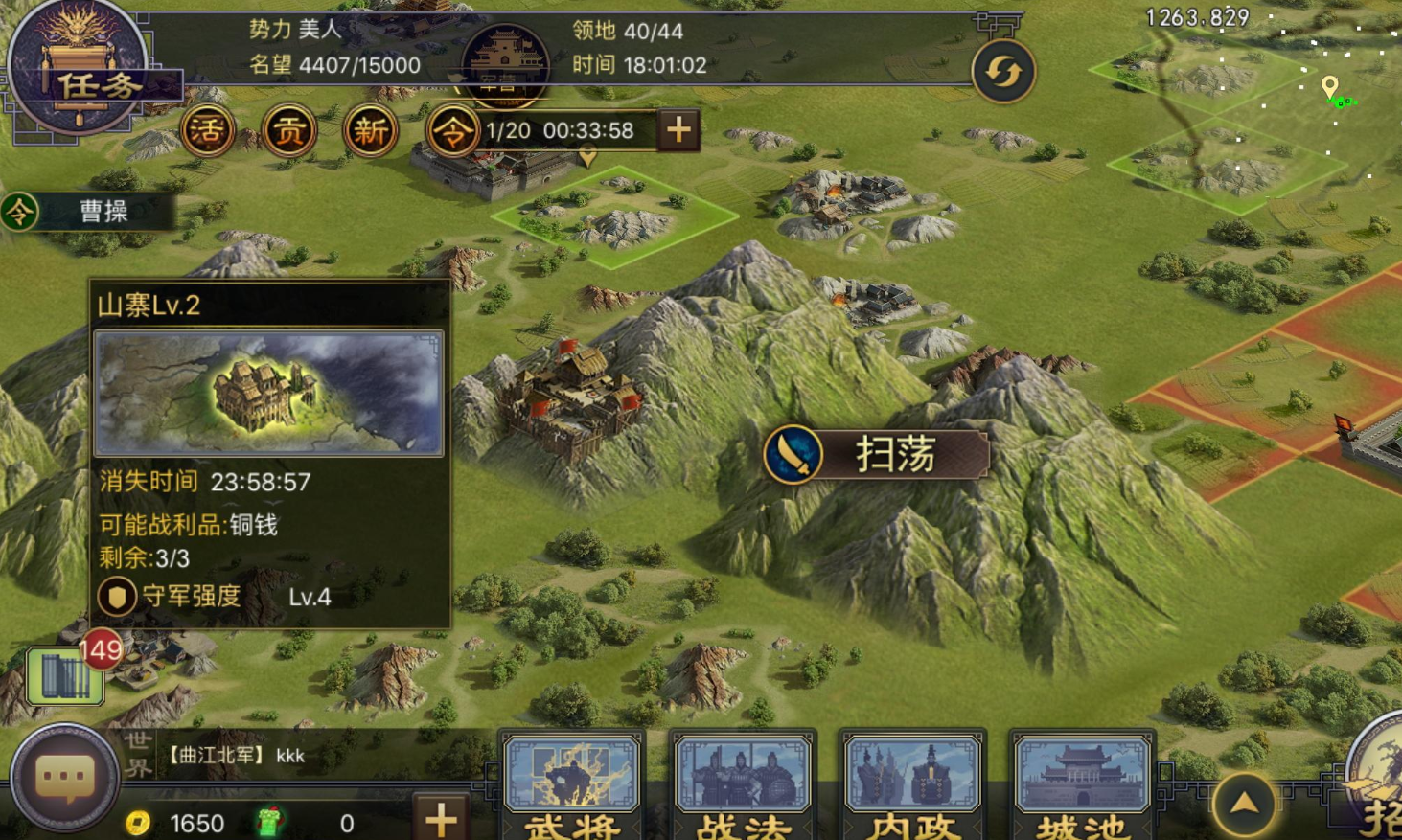This screenshot has height=840, width=1402.
Task: Add more orders with the plus button
Action: pos(678,130)
